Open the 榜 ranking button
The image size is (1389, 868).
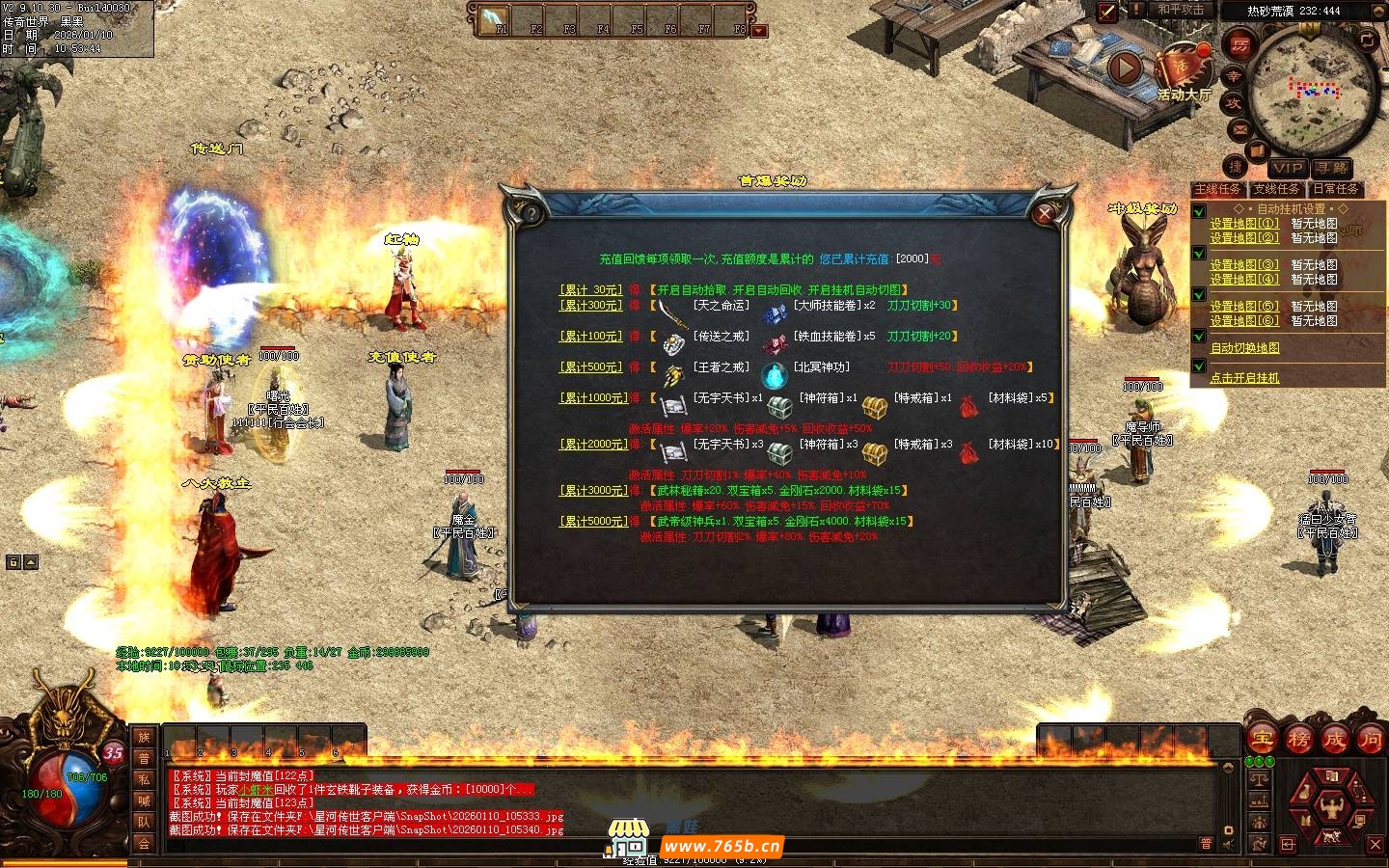click(x=1298, y=740)
